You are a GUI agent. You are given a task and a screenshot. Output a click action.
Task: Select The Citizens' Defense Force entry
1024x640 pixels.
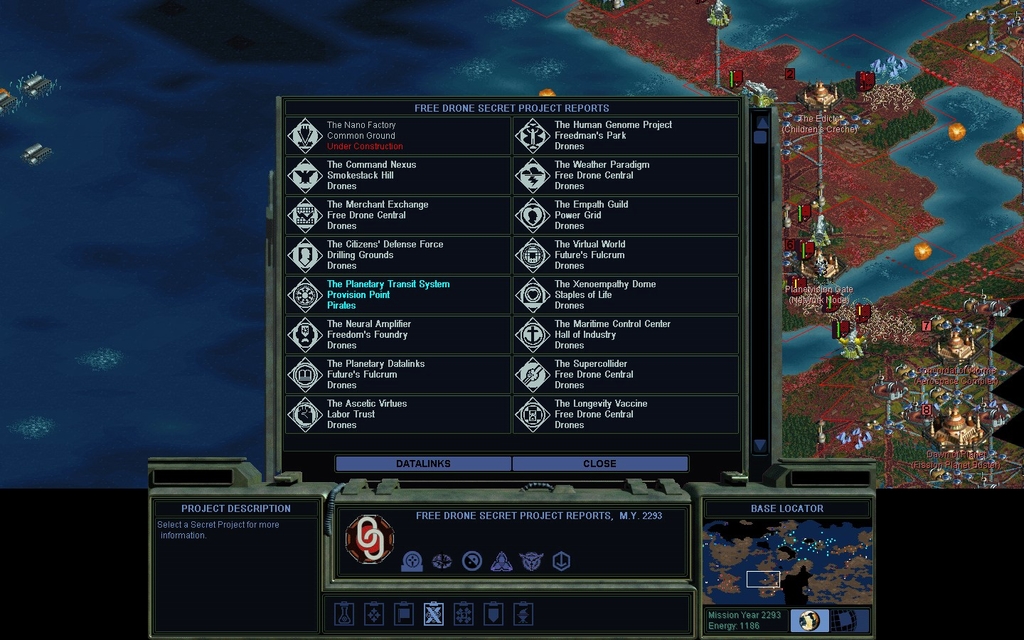pos(398,255)
